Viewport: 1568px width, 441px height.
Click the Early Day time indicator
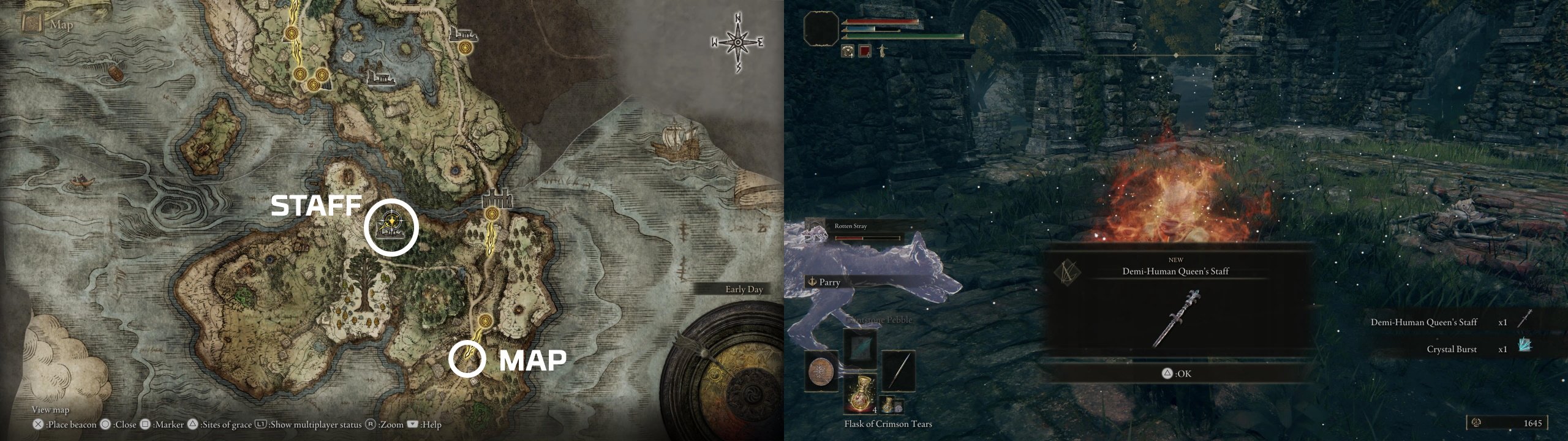(x=744, y=289)
